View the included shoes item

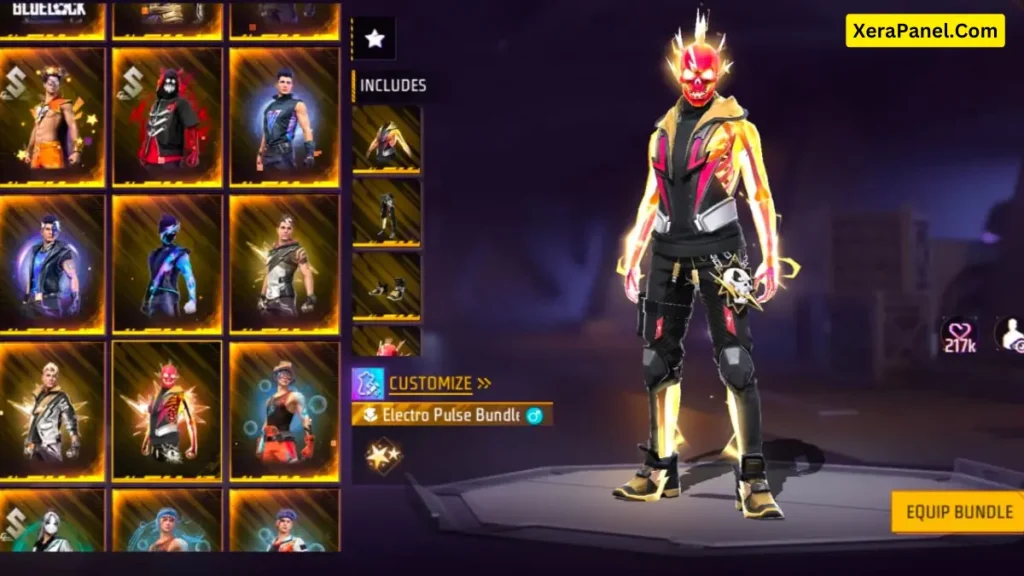point(386,285)
